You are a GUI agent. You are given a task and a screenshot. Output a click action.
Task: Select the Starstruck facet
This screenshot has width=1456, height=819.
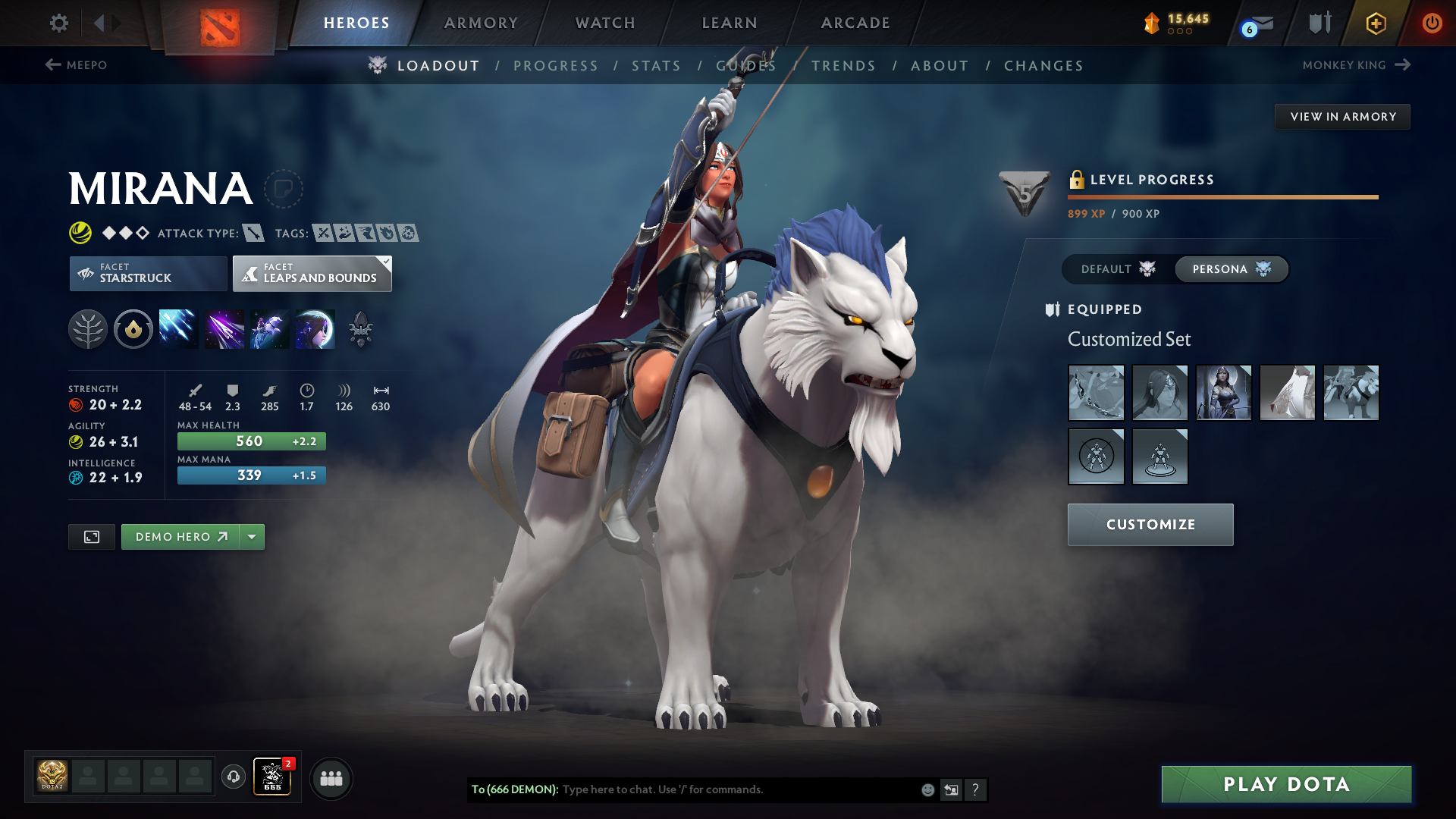coord(148,273)
